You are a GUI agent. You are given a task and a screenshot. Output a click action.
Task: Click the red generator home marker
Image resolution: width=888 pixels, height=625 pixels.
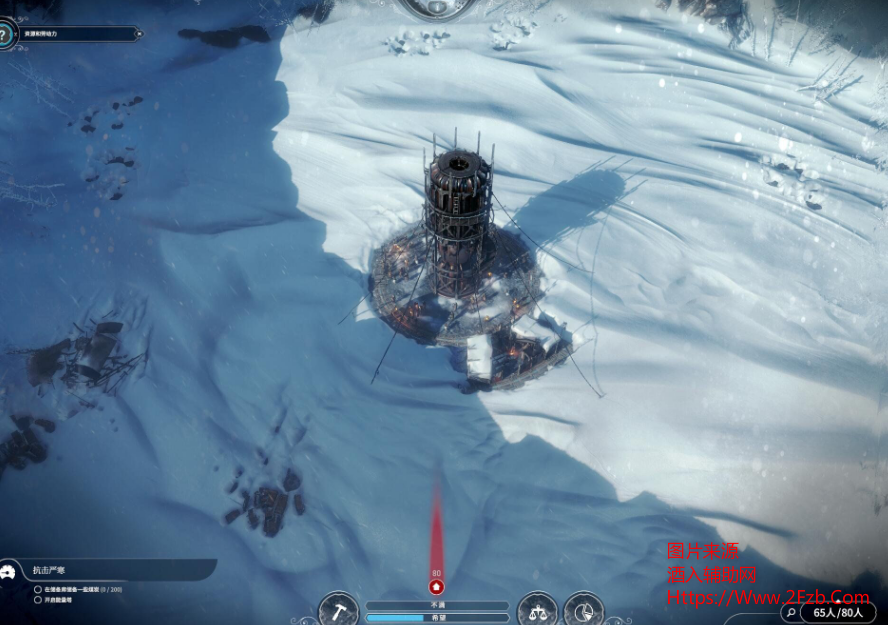point(436,587)
